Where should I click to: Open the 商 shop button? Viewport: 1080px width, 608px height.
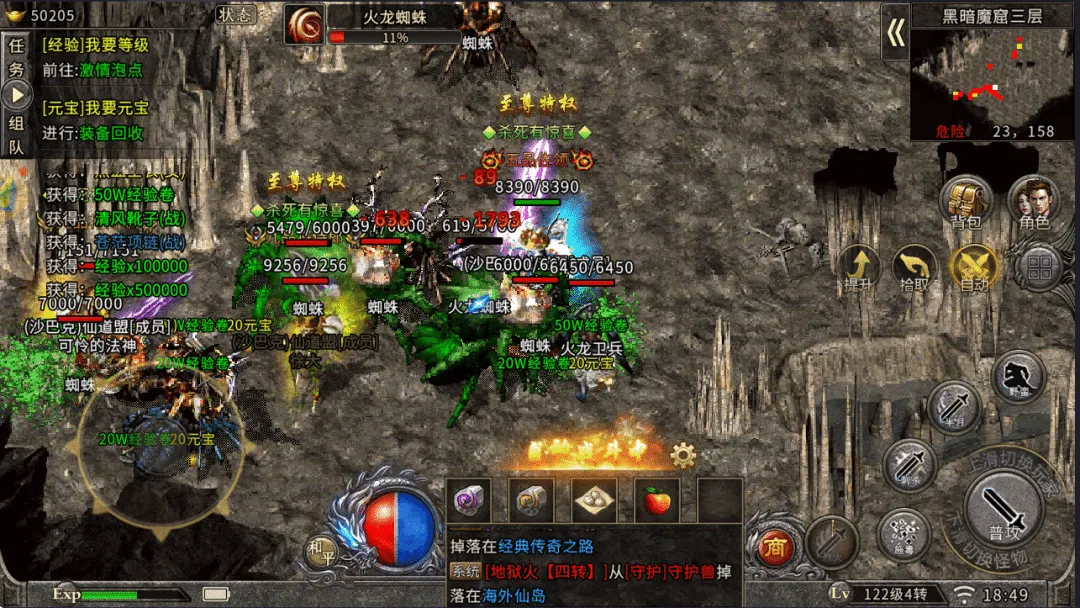coord(772,547)
